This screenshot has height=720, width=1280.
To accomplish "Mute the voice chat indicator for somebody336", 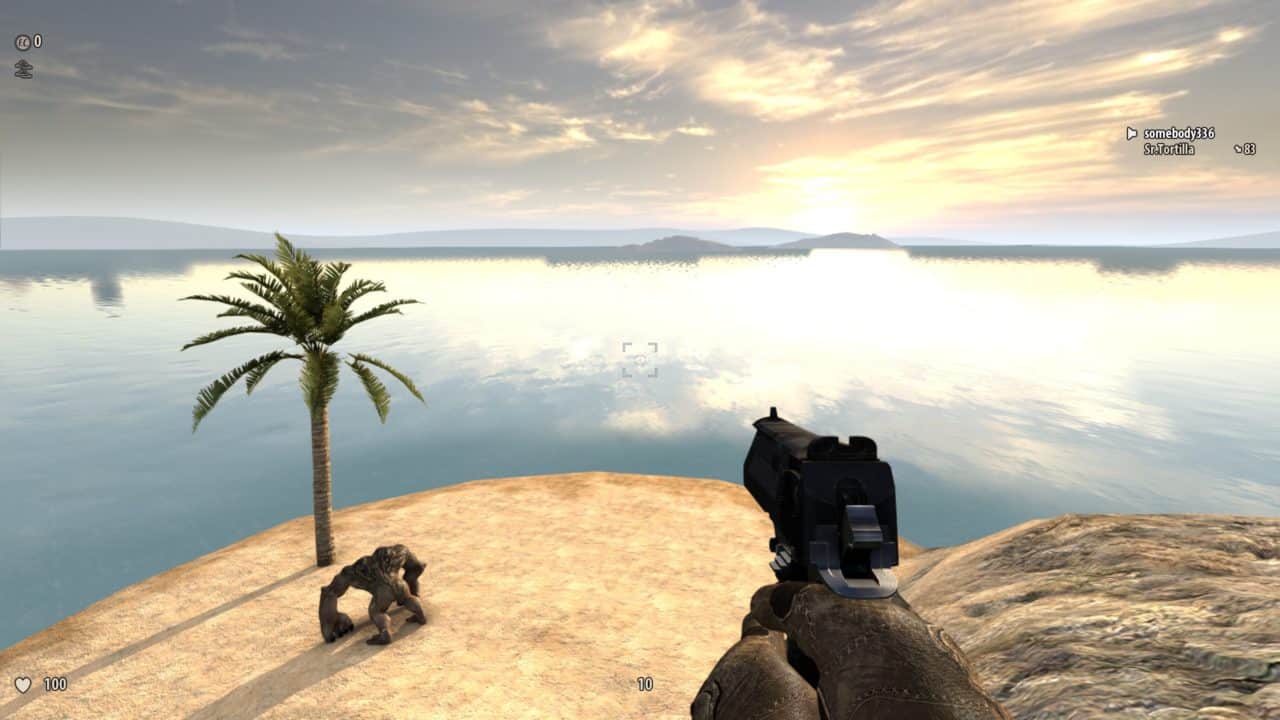I will [x=1130, y=131].
